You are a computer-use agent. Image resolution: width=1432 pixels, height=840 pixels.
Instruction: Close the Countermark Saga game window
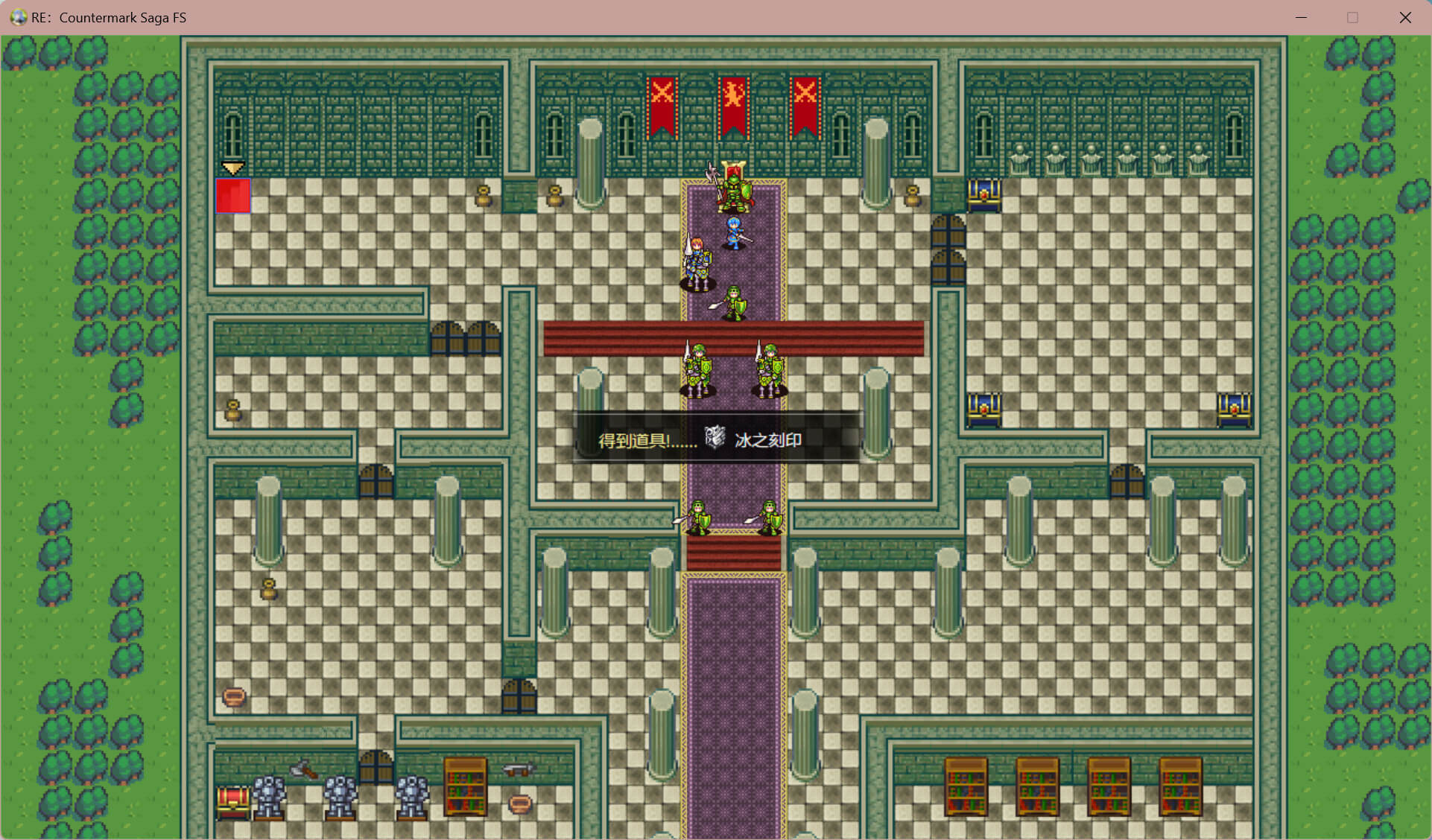coord(1405,17)
